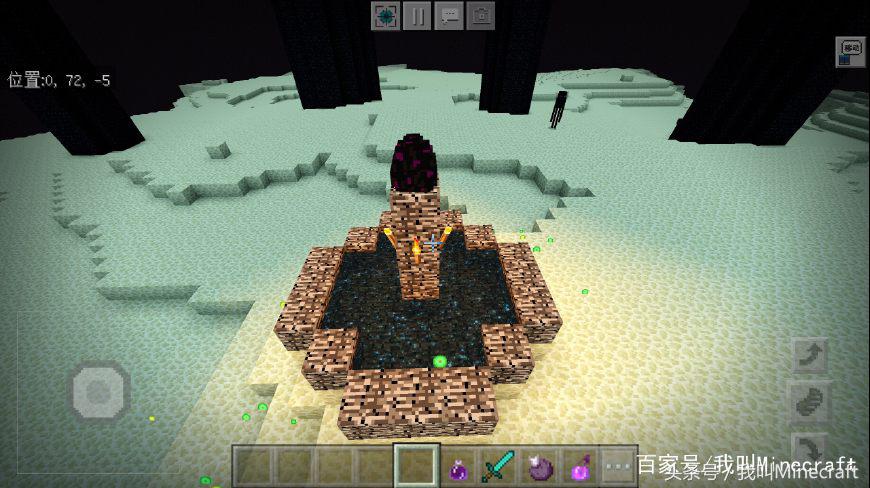Select the diamond sword hotbar slot
The image size is (870, 488).
(497, 466)
